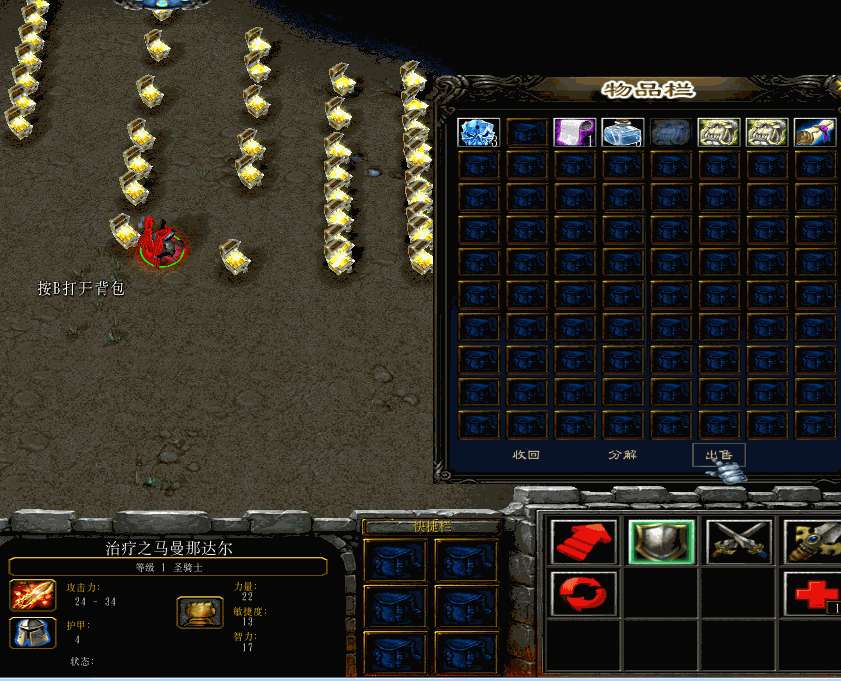This screenshot has width=841, height=681.
Task: Activate the red arrow Move command
Action: coord(583,542)
